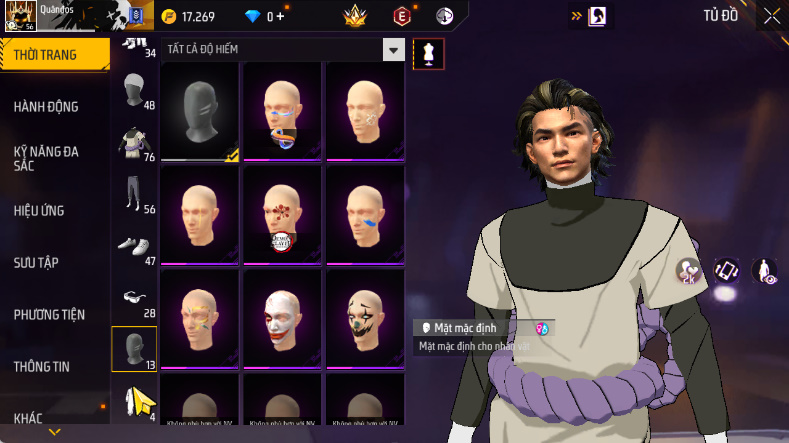
Task: Click the mannequin icon beside the rarity filter
Action: (x=429, y=53)
